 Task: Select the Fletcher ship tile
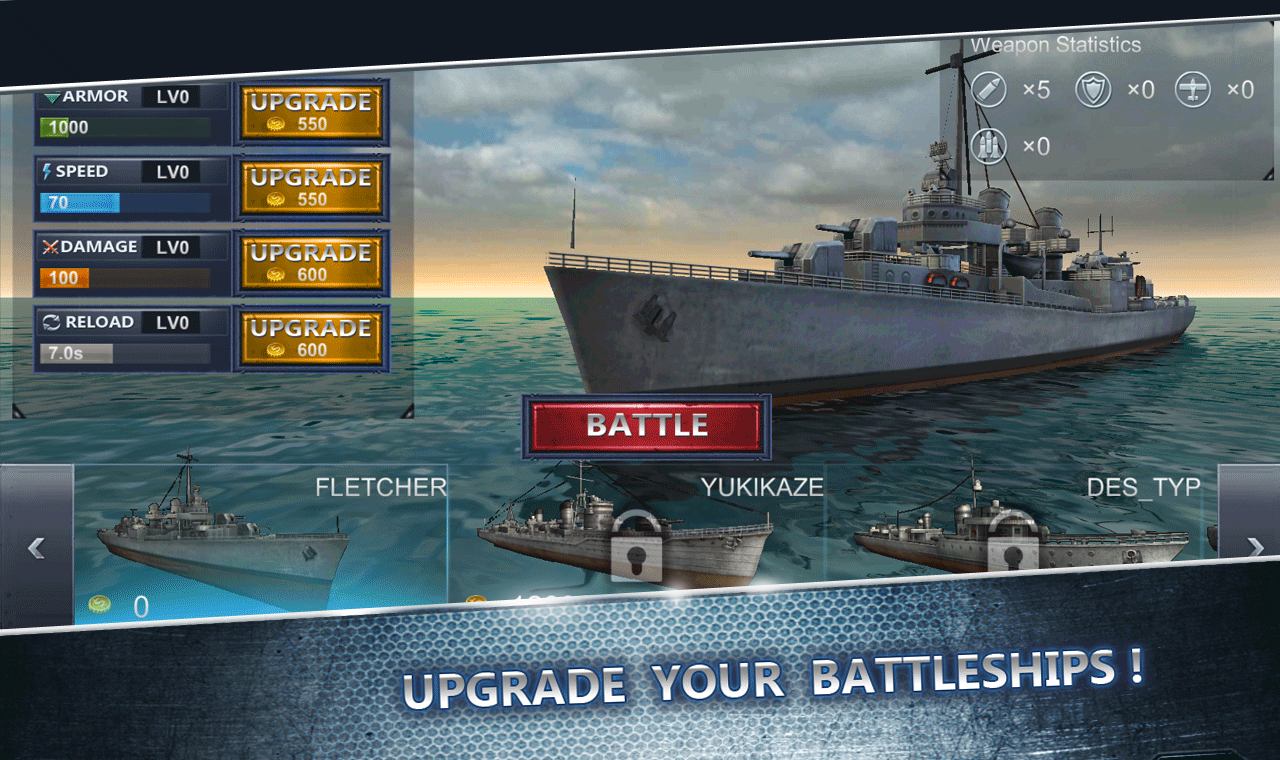260,542
